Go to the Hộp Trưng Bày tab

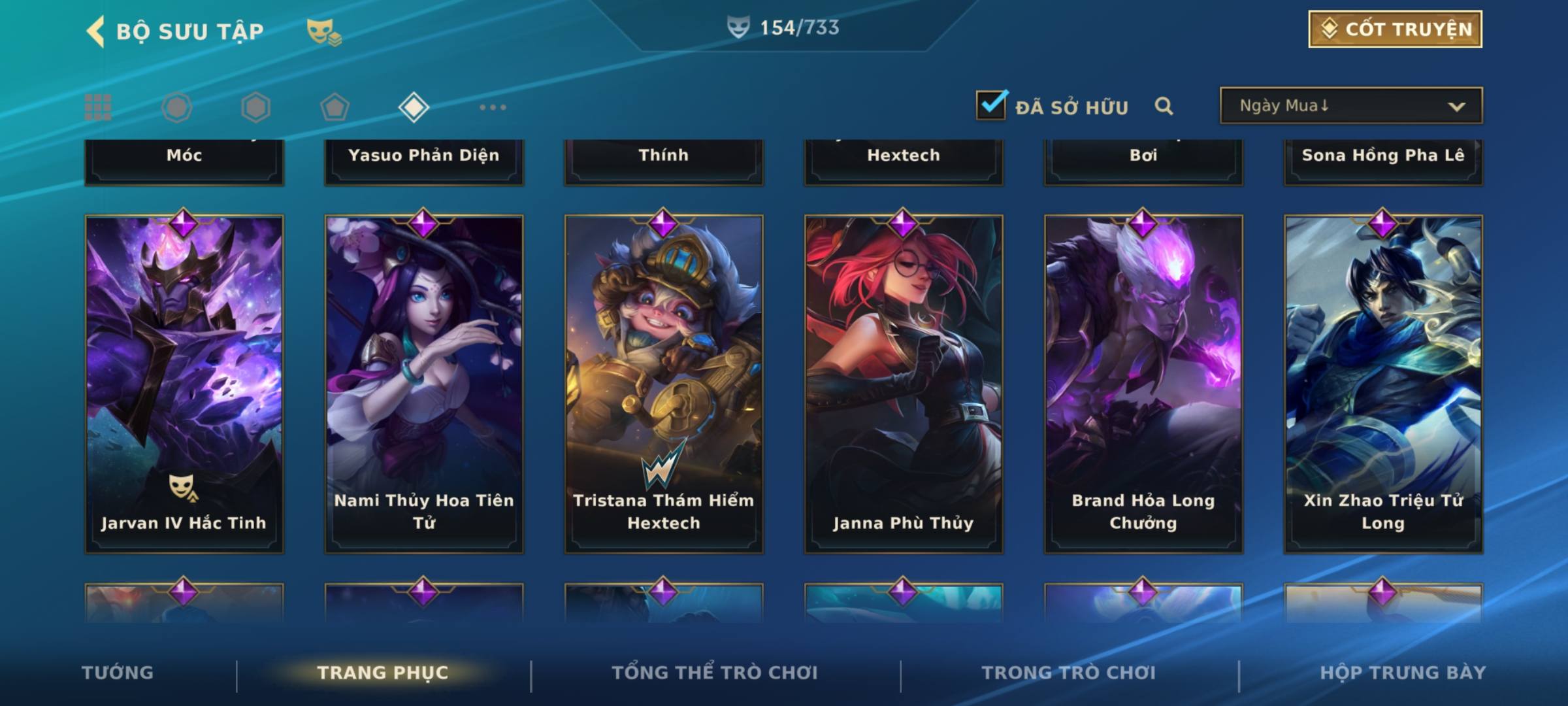click(1403, 673)
